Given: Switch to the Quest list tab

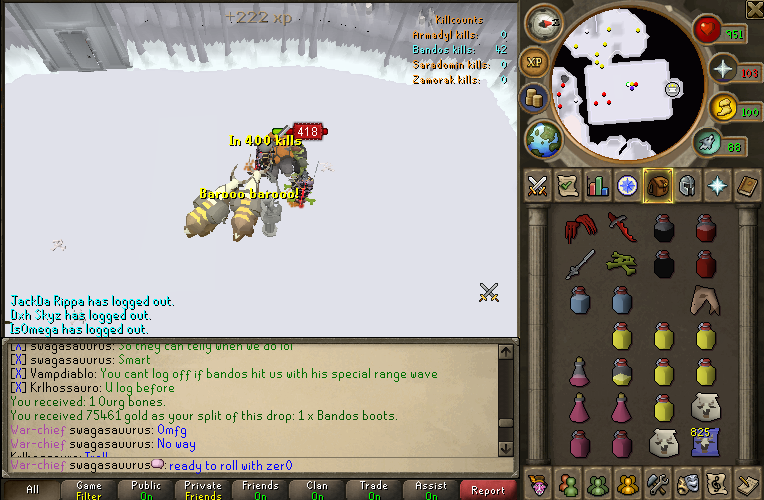Looking at the screenshot, I should 567,185.
